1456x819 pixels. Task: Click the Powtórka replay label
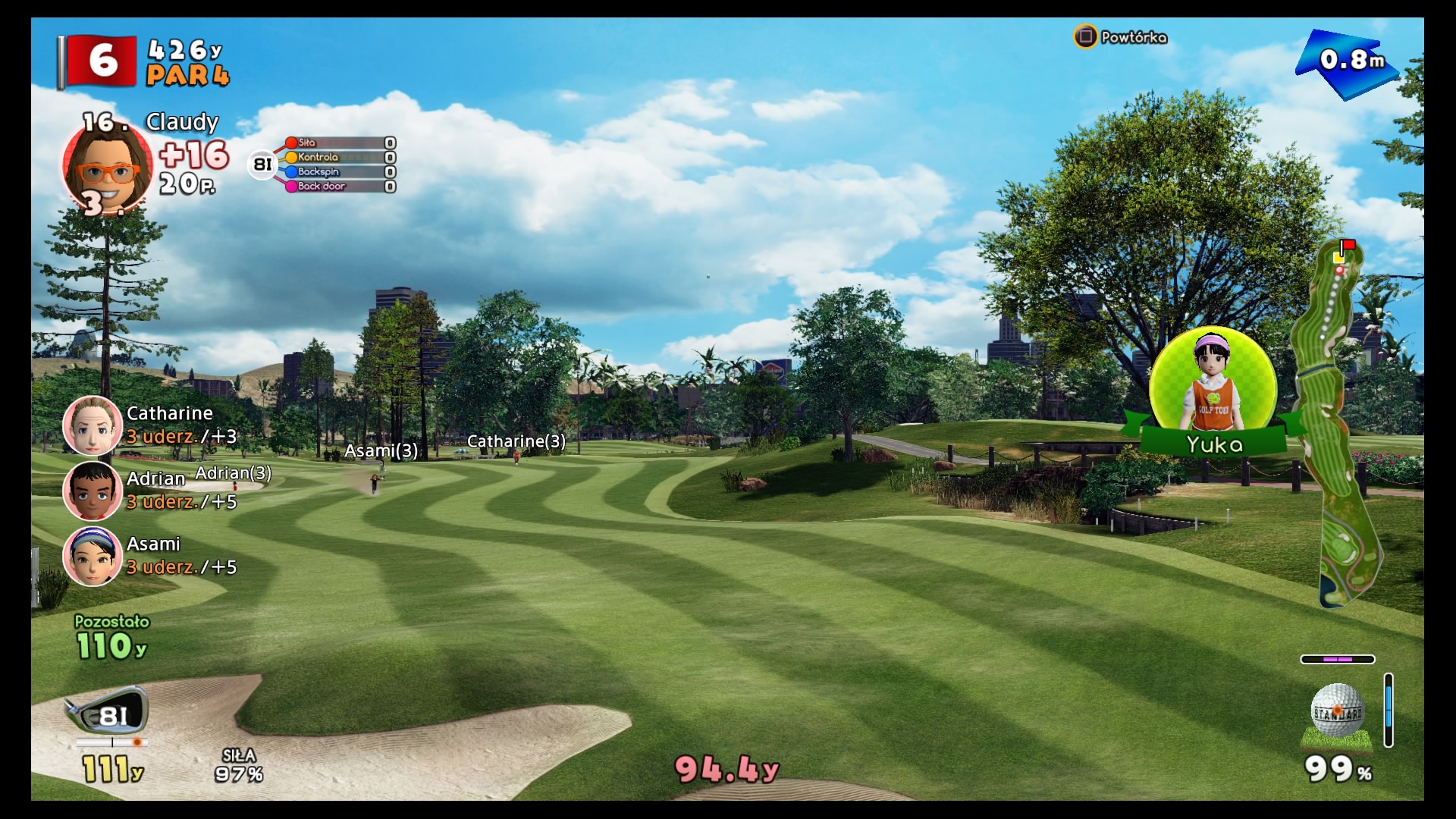pos(1133,37)
